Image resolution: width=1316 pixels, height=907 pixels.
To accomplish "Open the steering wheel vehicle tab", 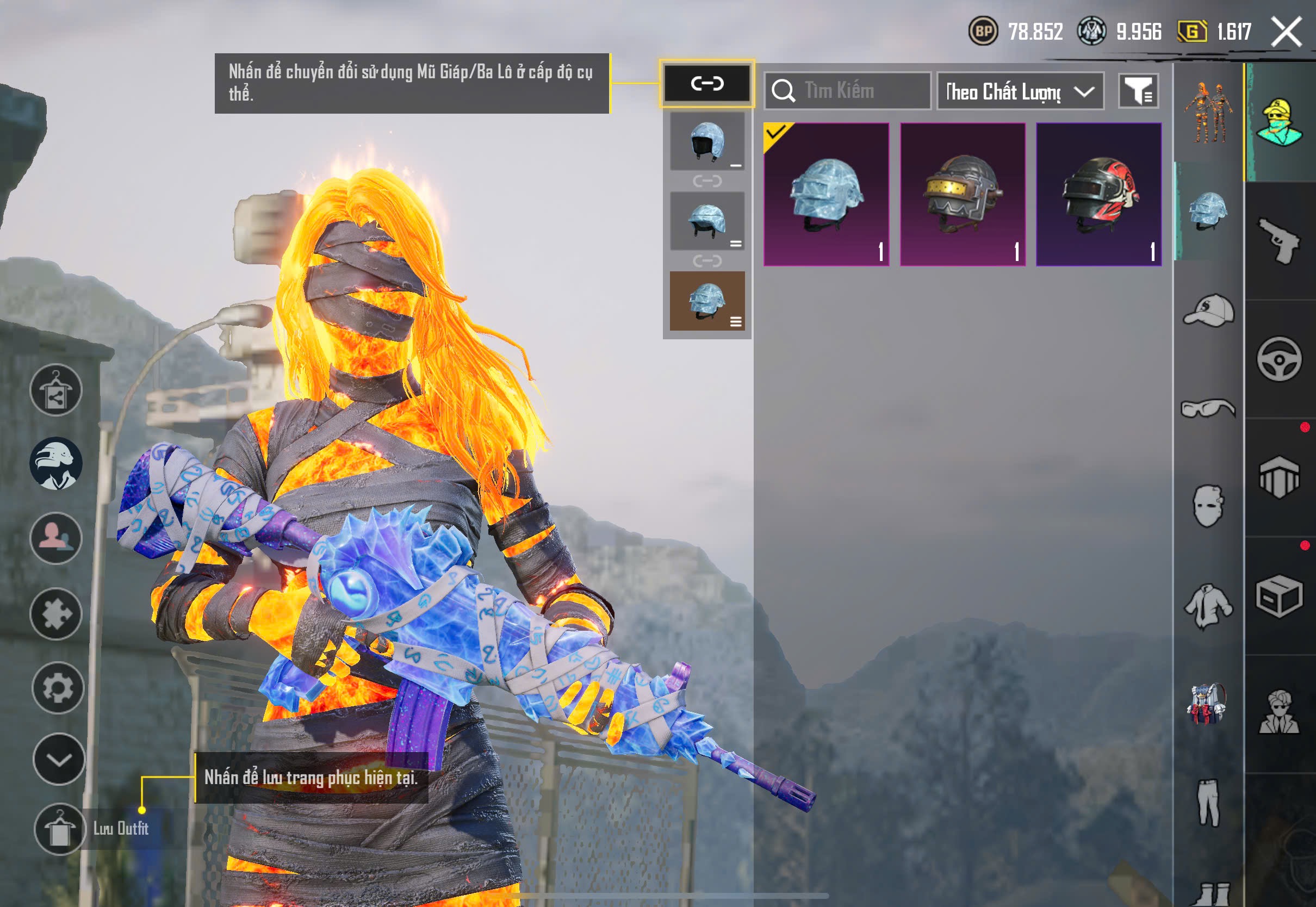I will 1279,359.
